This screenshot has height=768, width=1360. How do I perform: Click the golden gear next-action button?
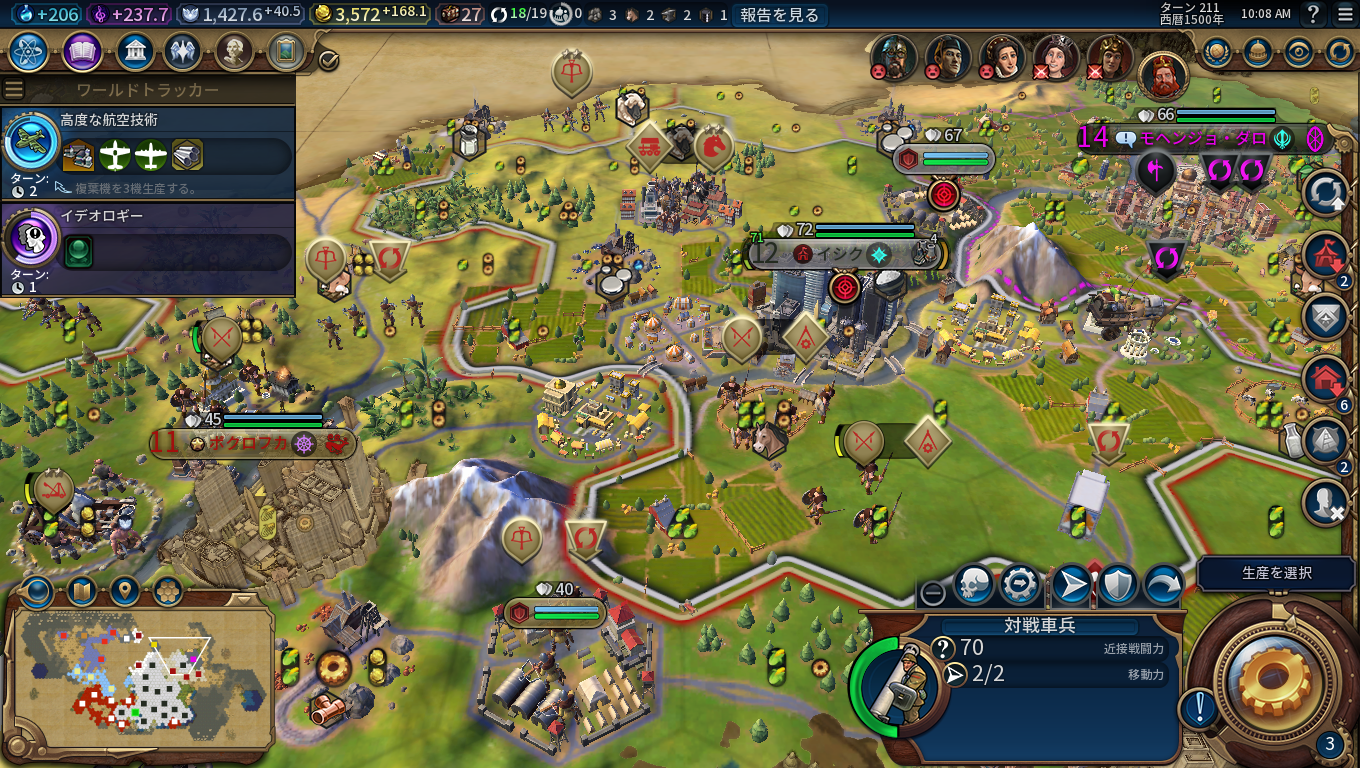[1274, 680]
